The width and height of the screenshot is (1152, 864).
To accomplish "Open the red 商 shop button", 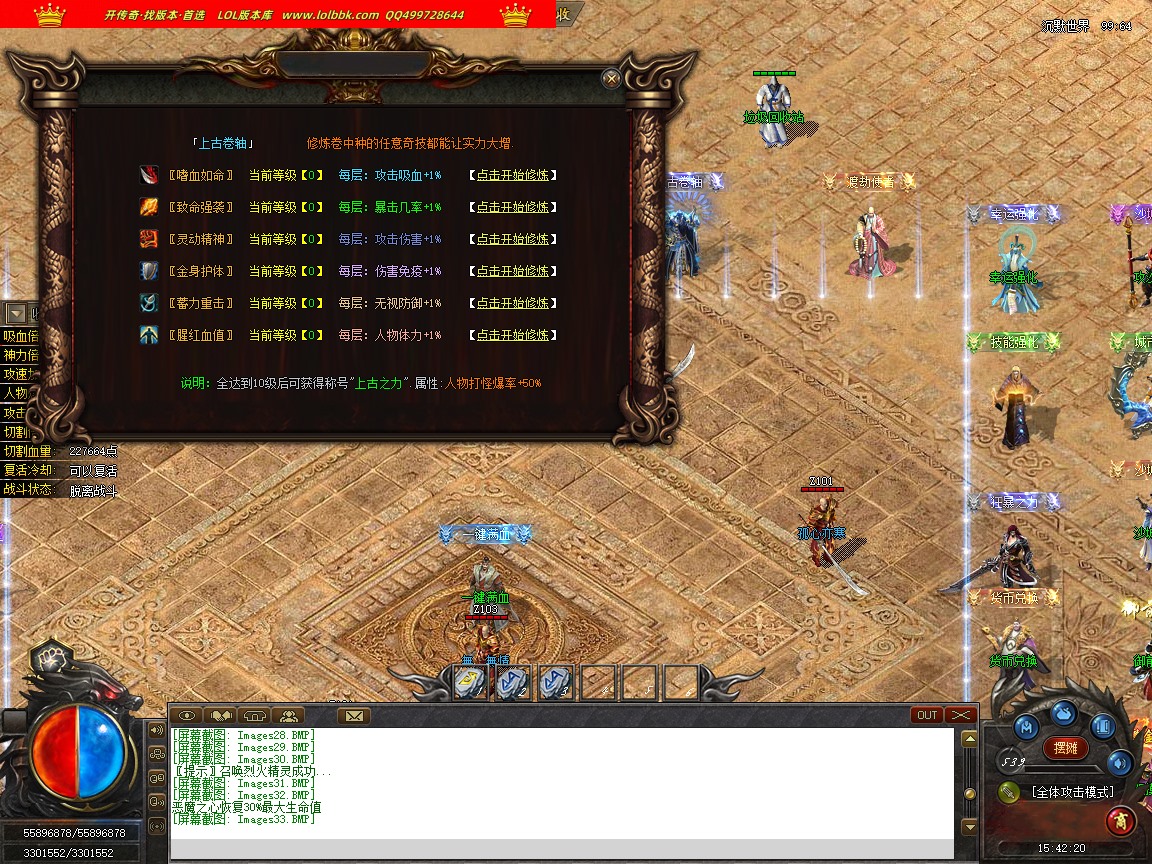I will point(1120,821).
